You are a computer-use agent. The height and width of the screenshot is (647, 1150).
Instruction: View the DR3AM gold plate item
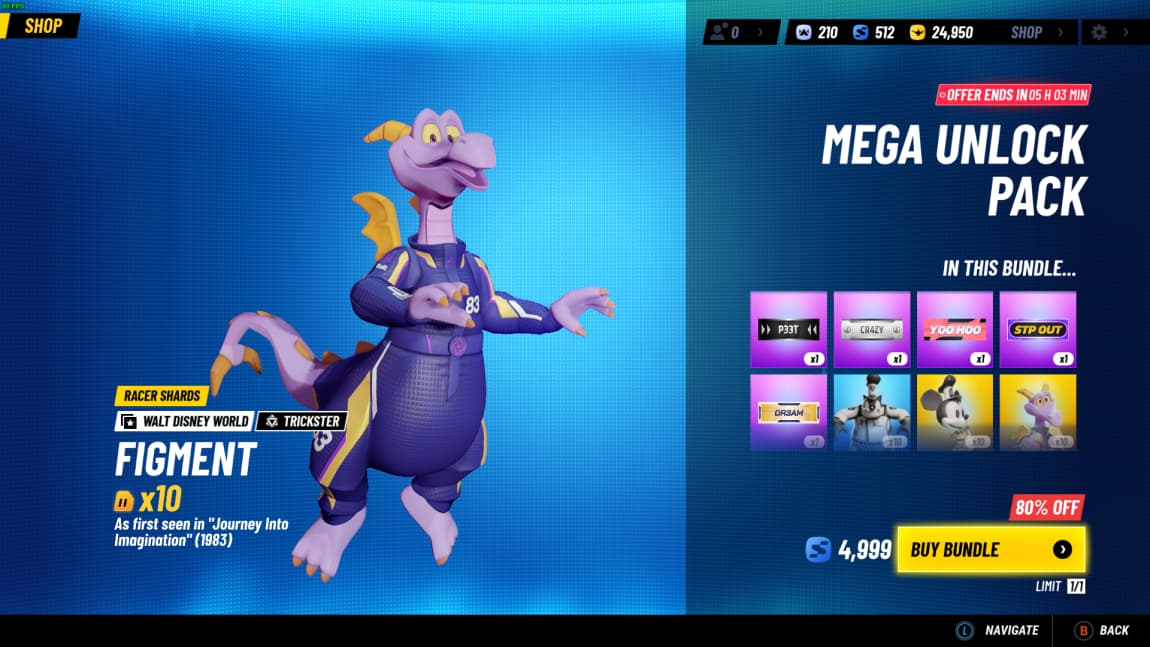point(789,412)
